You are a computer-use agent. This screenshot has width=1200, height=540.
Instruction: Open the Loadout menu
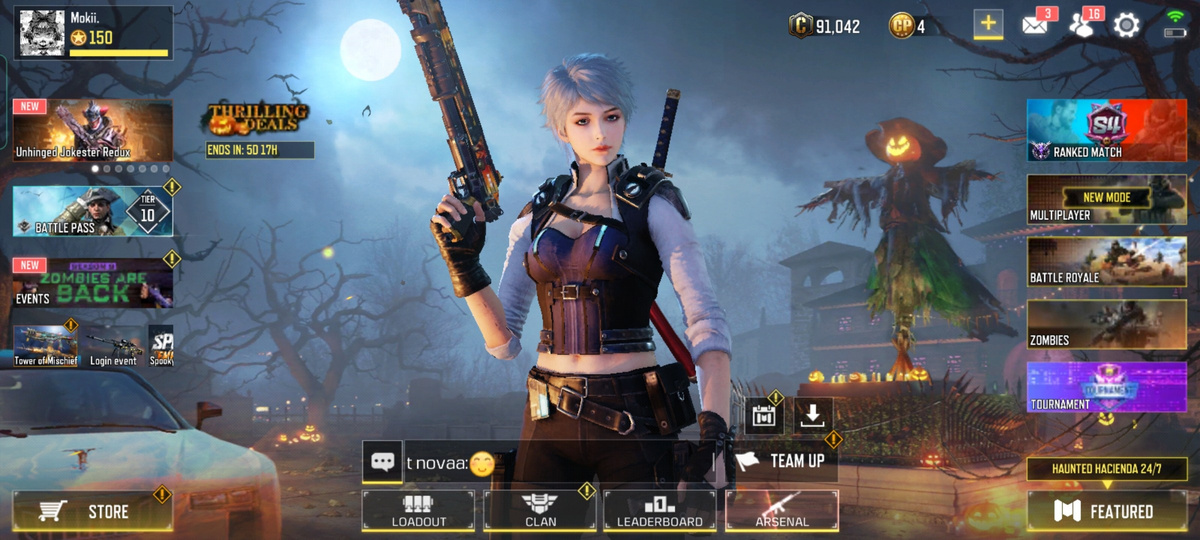click(x=419, y=509)
